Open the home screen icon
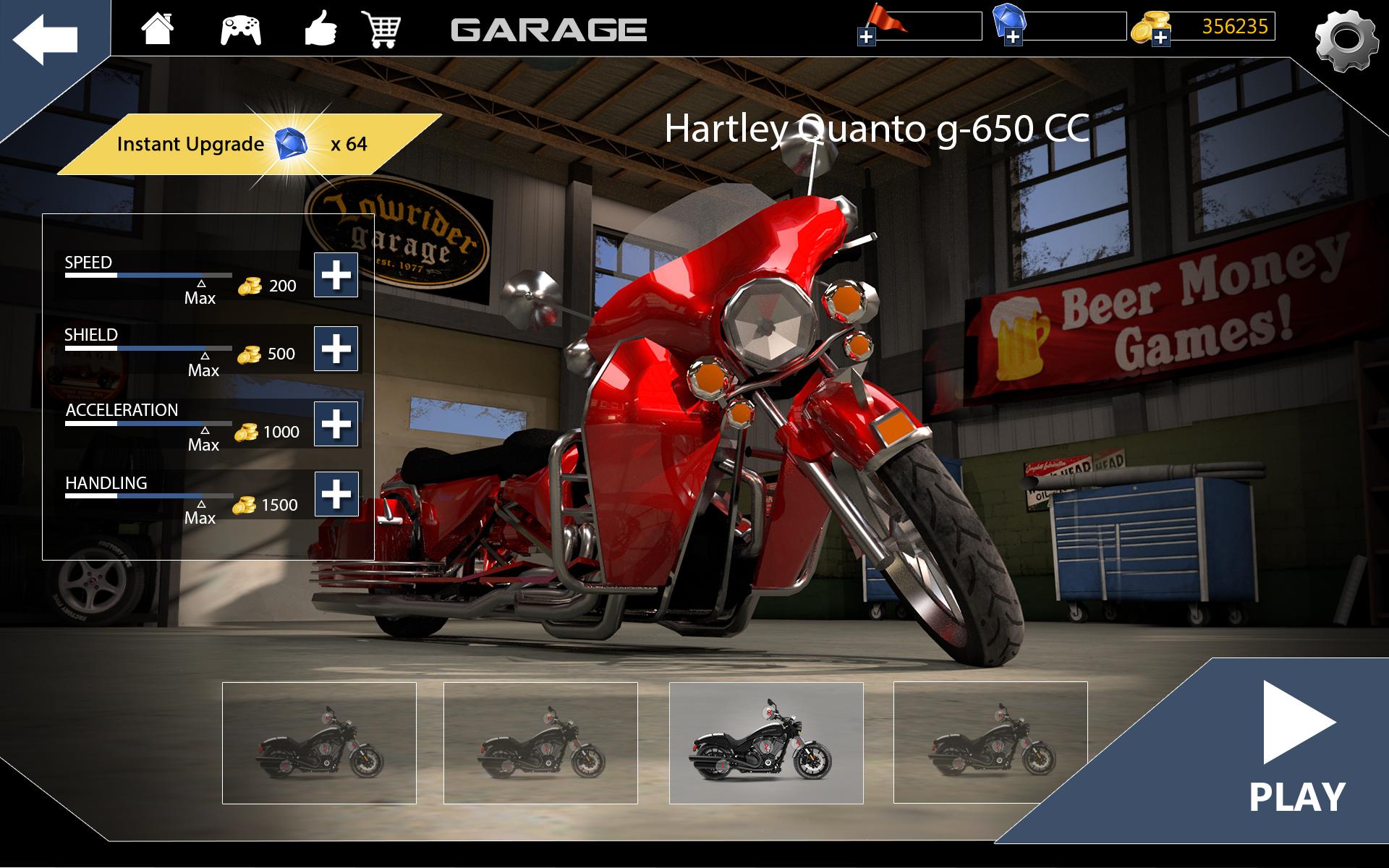Image resolution: width=1389 pixels, height=868 pixels. (x=158, y=29)
